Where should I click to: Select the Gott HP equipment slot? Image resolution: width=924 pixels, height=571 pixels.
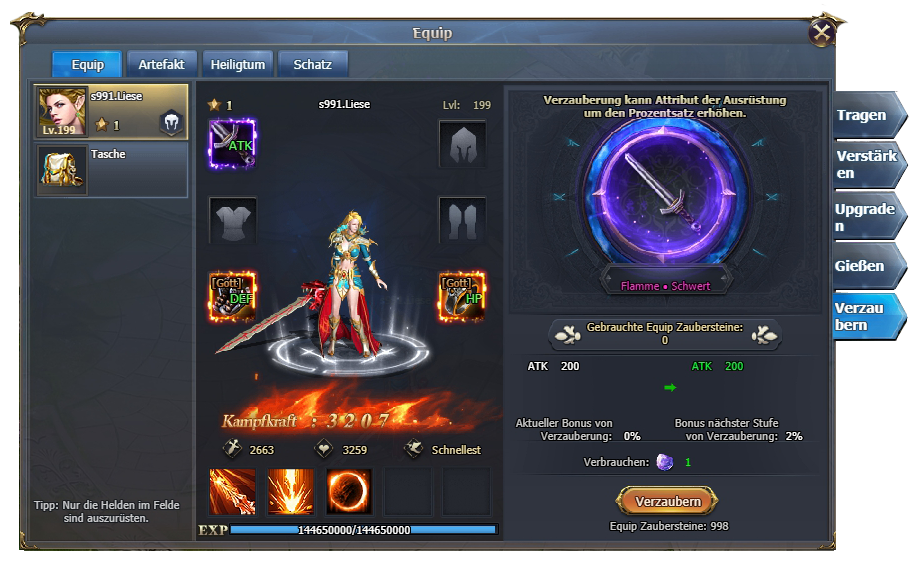click(462, 297)
